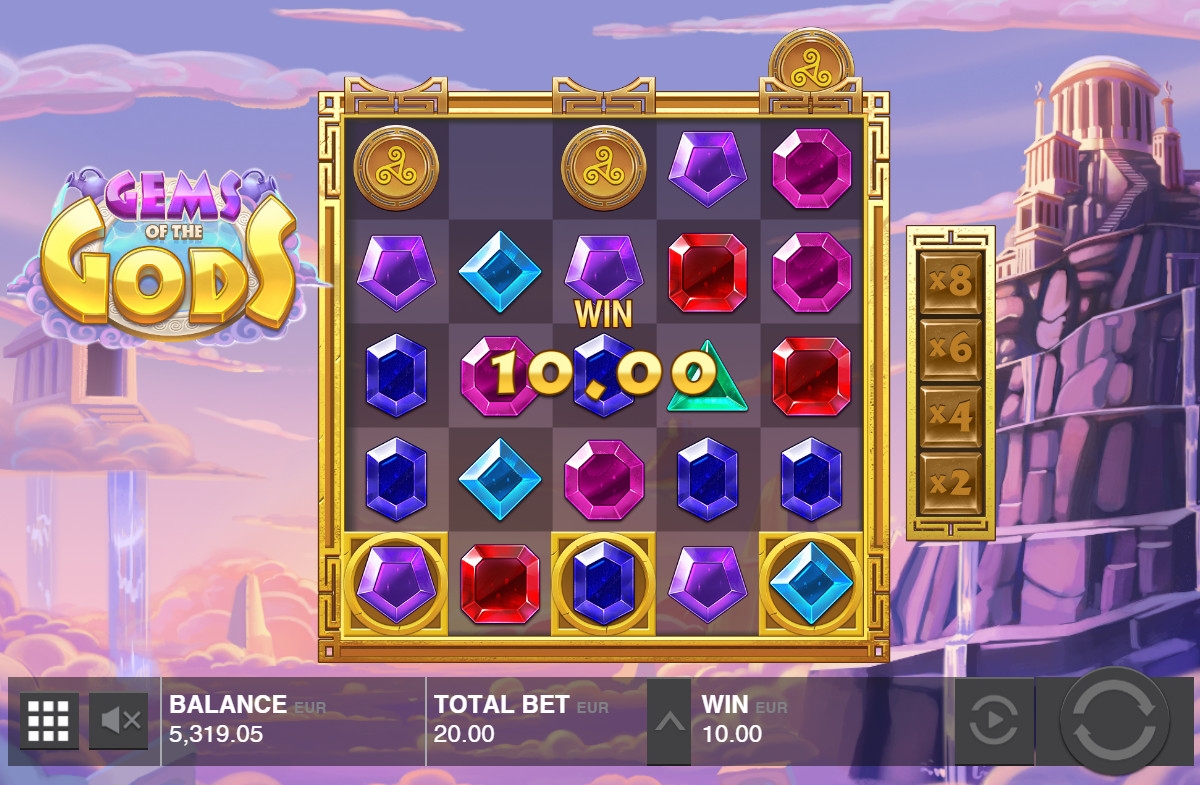Spin the reels with the large circular button
The height and width of the screenshot is (785, 1200).
(1114, 720)
